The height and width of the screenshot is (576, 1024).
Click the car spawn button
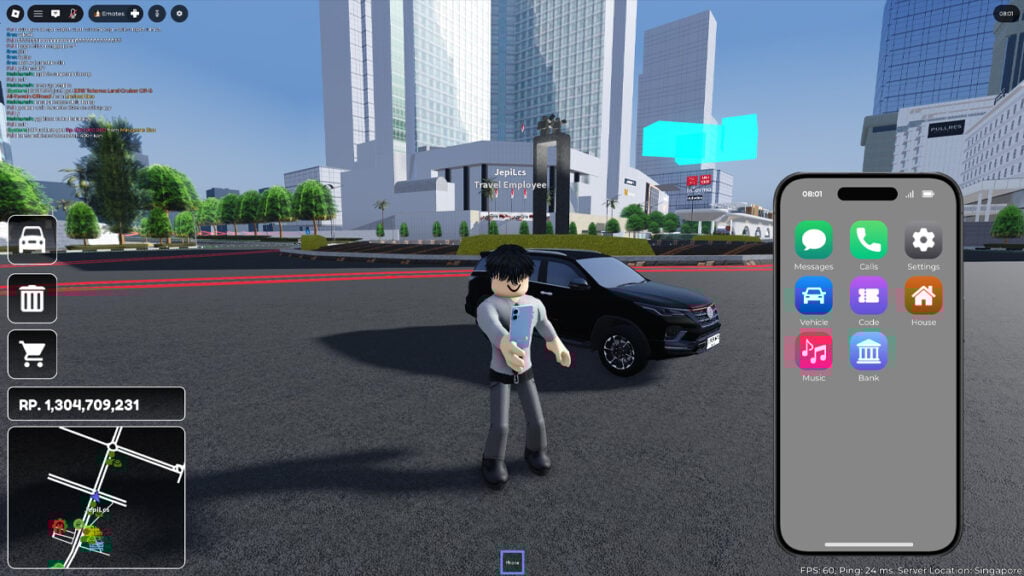32,240
